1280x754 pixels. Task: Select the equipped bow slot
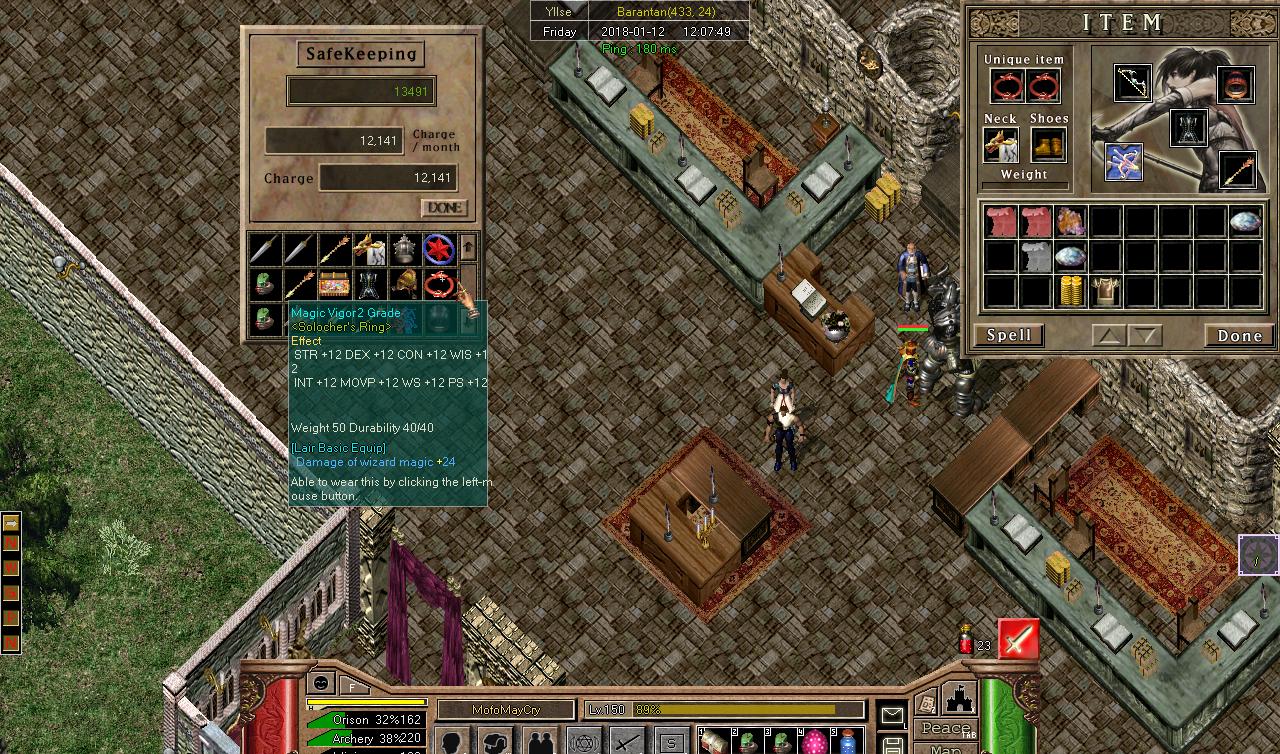[1133, 84]
